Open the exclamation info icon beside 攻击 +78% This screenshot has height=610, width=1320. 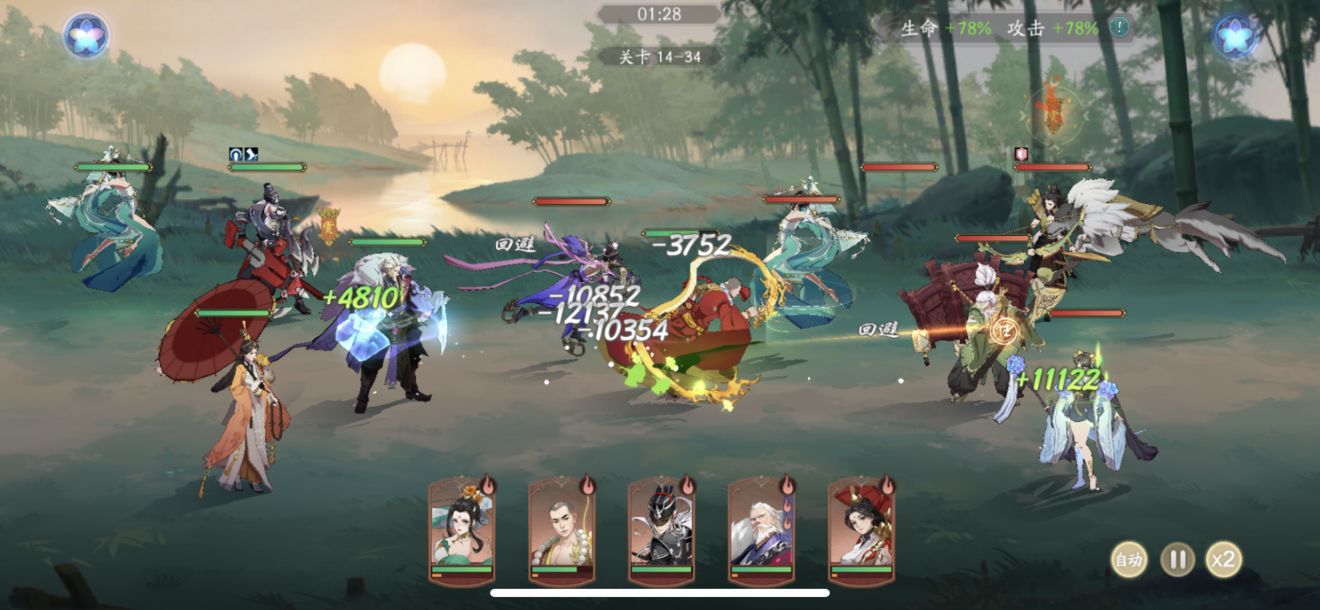[1120, 28]
